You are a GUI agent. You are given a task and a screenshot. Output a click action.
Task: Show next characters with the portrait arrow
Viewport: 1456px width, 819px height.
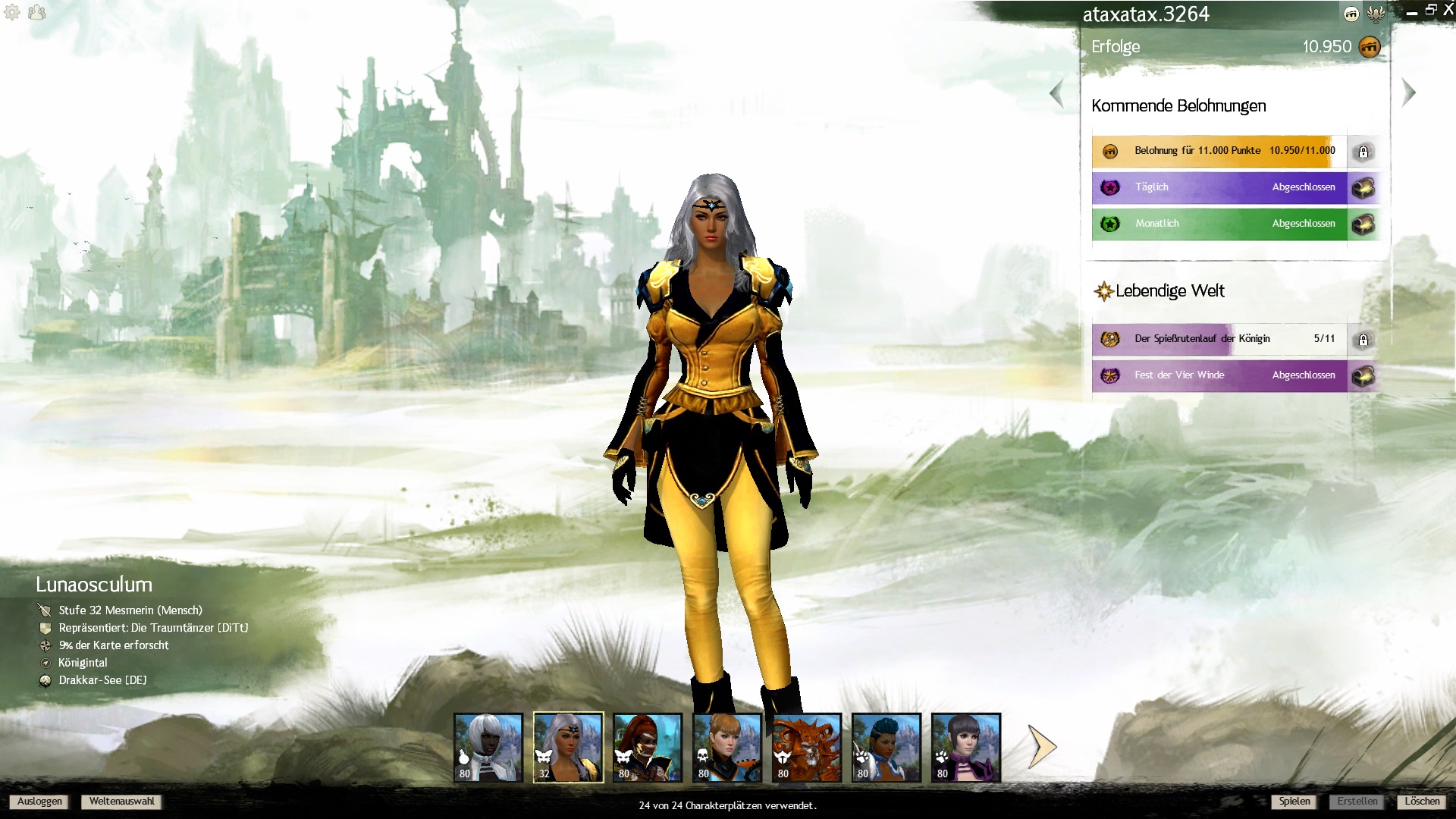pos(1042,747)
